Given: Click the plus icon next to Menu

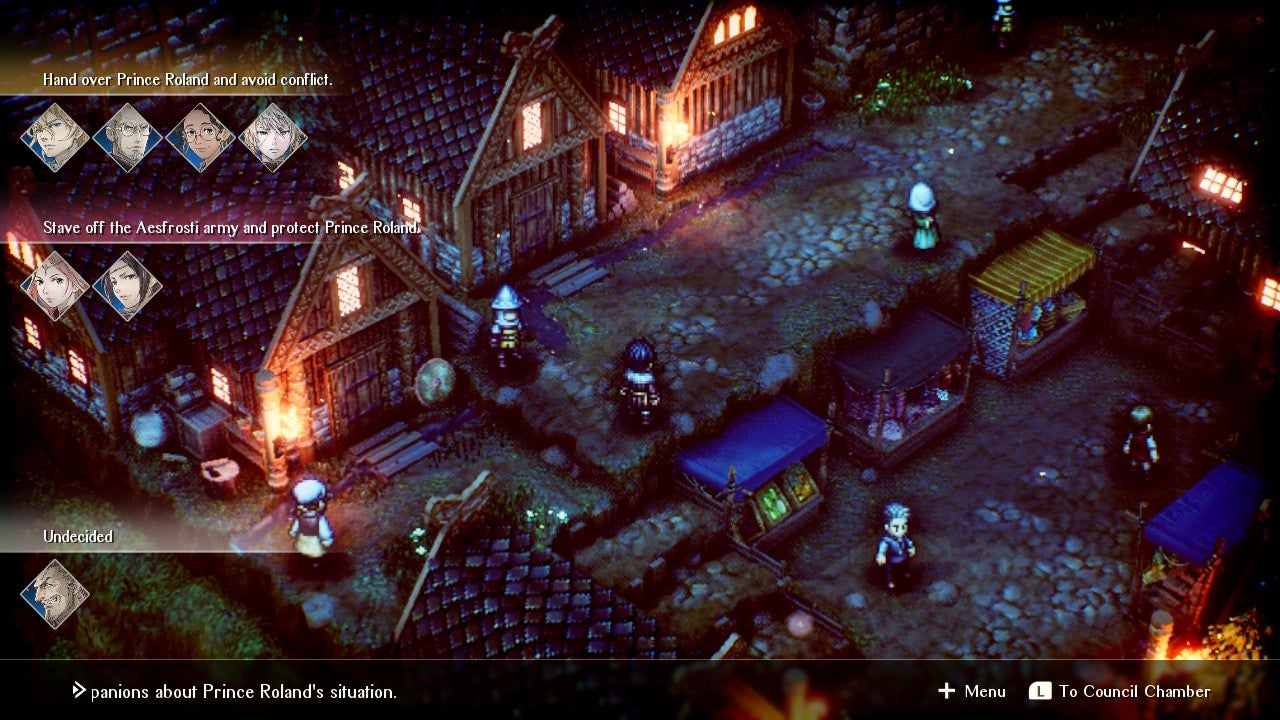Looking at the screenshot, I should tap(945, 691).
